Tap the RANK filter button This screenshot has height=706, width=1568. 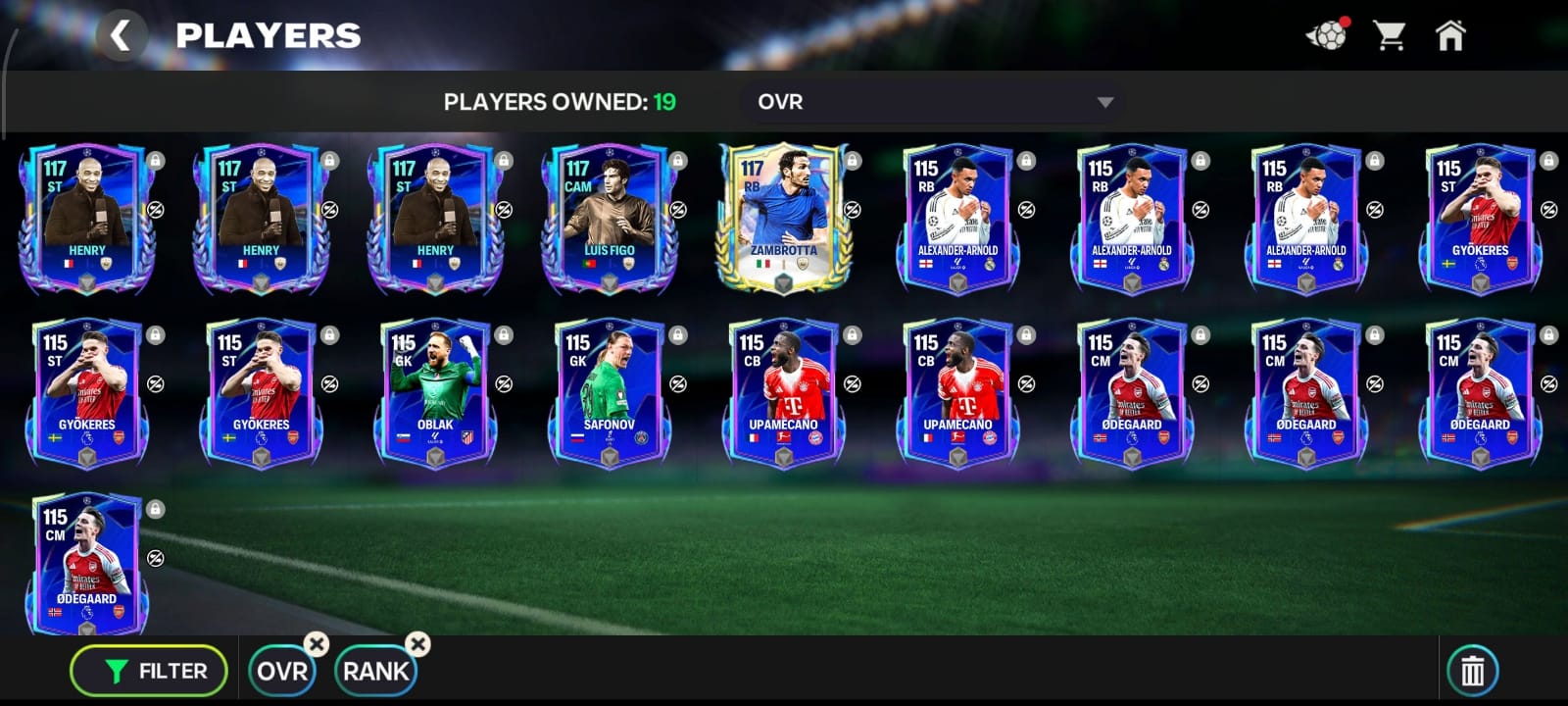tap(373, 671)
